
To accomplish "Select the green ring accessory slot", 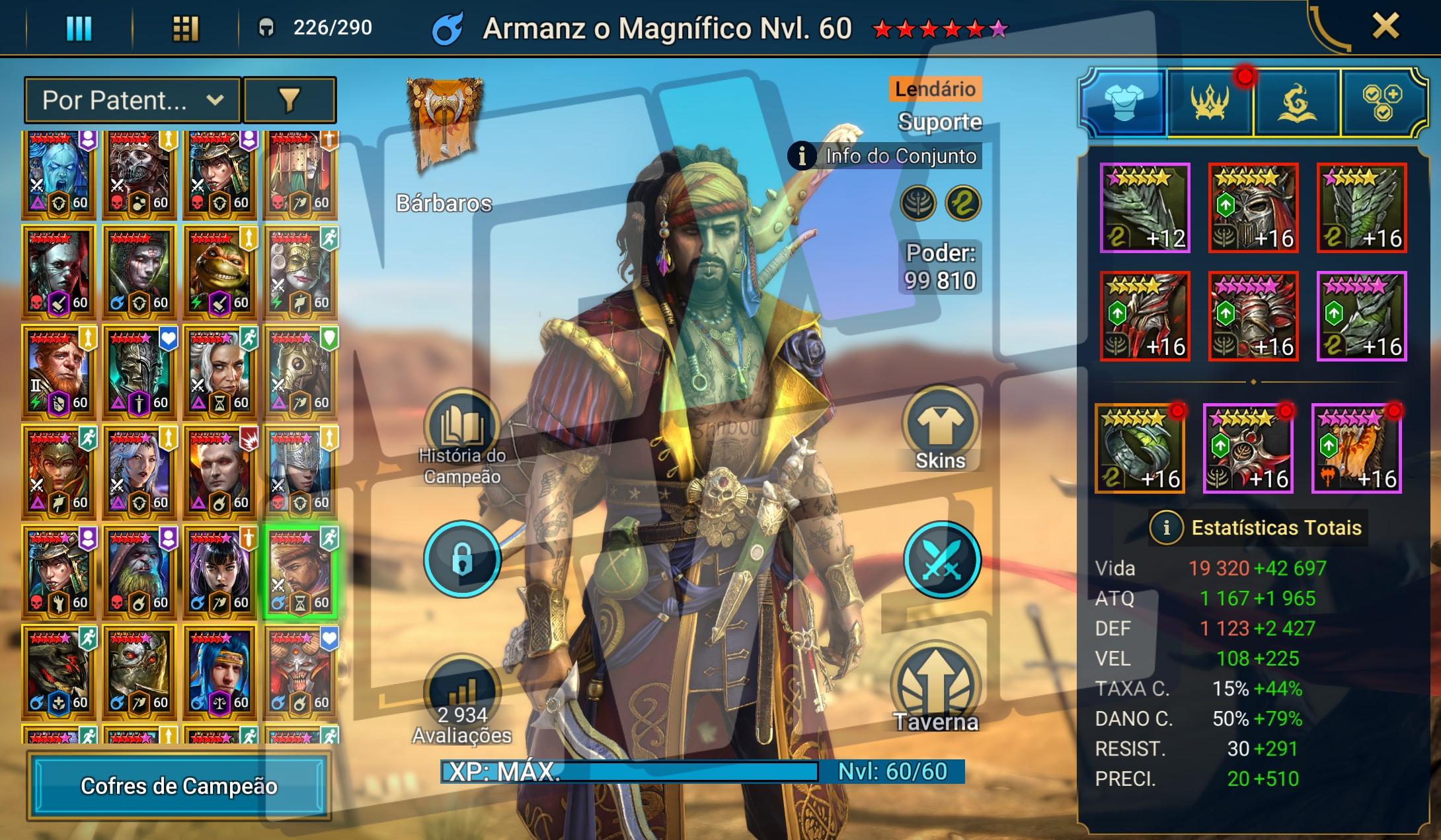I will [1140, 449].
